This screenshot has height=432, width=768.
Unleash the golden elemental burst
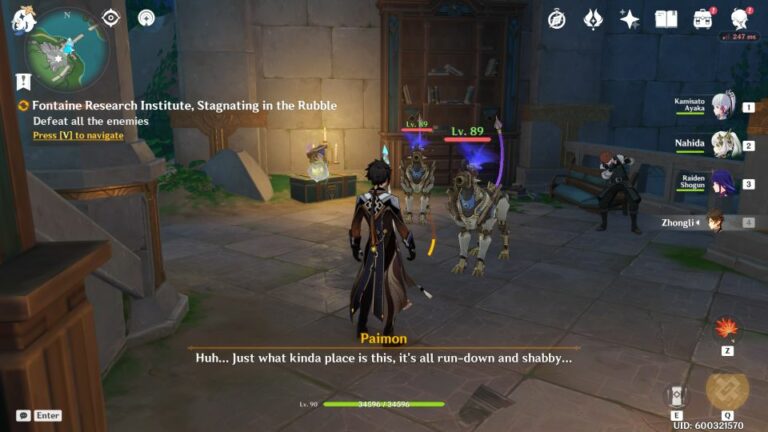pyautogui.click(x=727, y=391)
